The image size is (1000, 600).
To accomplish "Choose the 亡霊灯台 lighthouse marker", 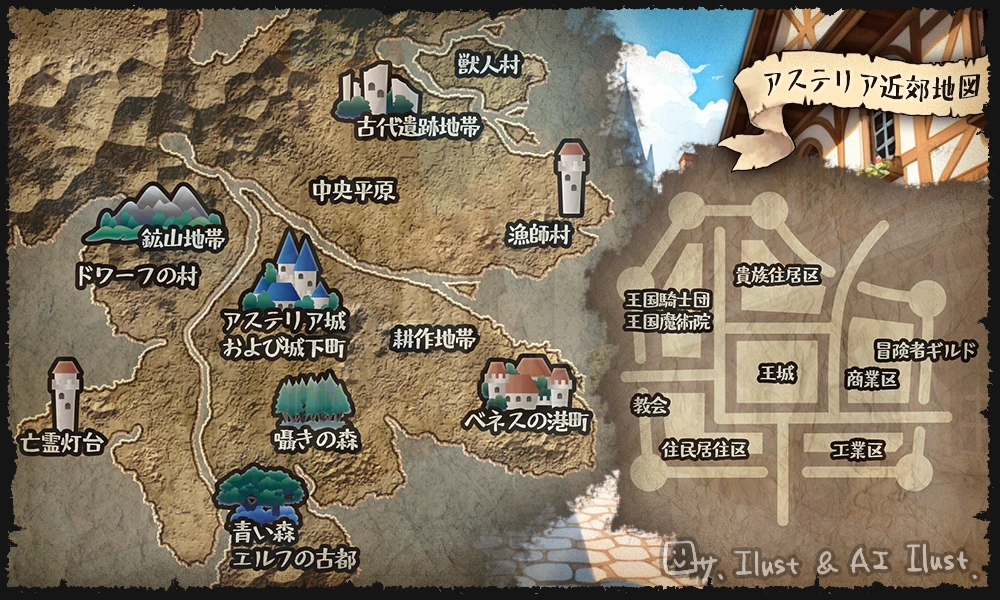I will pos(66,395).
